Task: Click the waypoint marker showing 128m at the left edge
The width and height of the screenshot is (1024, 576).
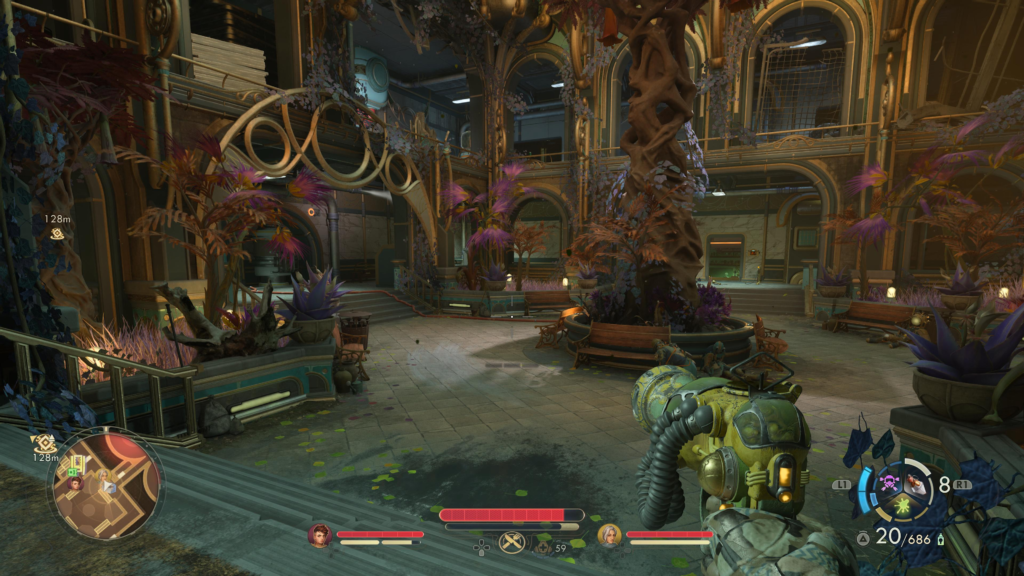Action: 57,233
